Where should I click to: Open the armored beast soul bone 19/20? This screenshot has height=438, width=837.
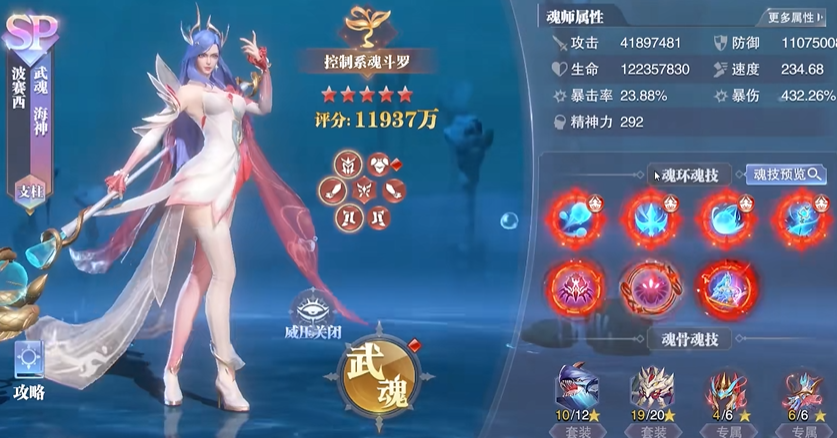pos(653,388)
